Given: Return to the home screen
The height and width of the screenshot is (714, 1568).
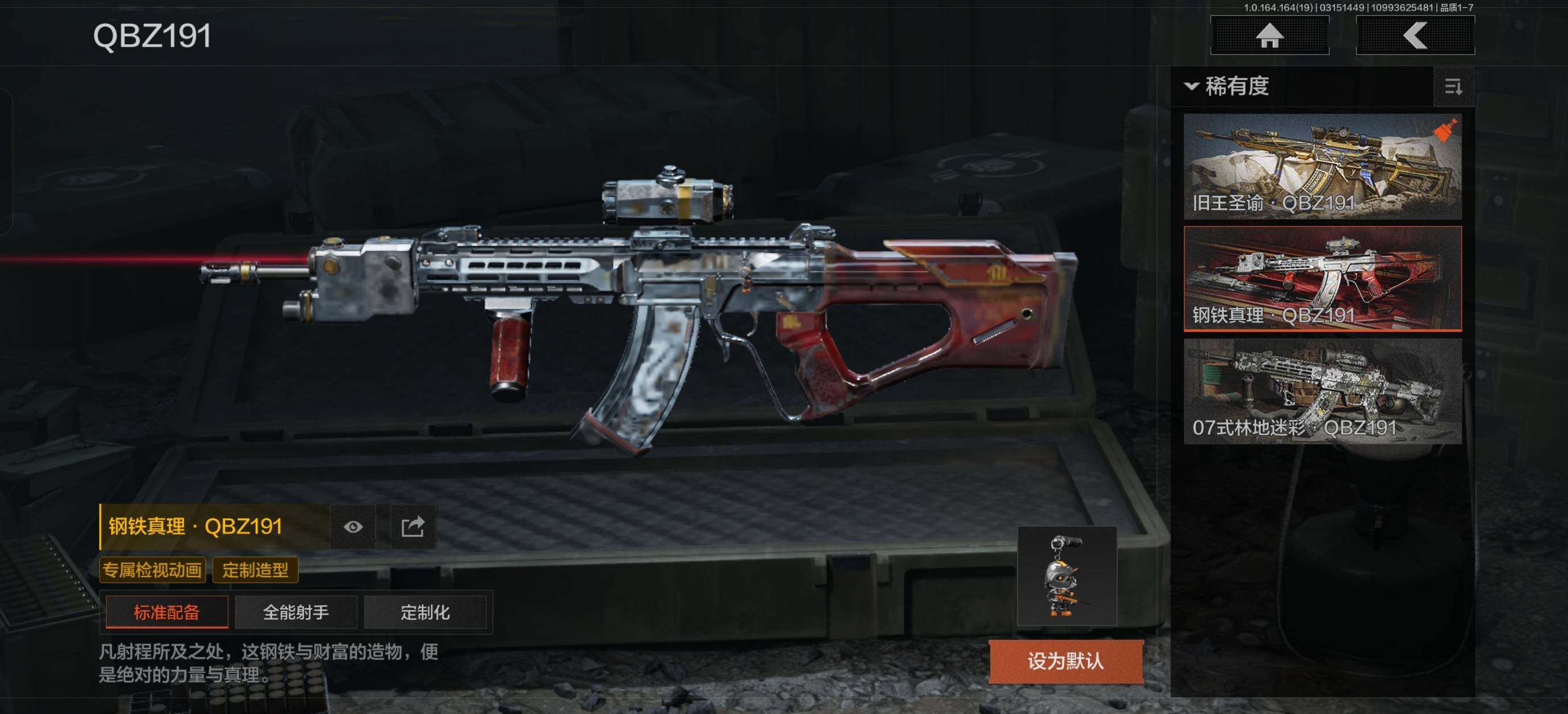Looking at the screenshot, I should tap(1269, 35).
